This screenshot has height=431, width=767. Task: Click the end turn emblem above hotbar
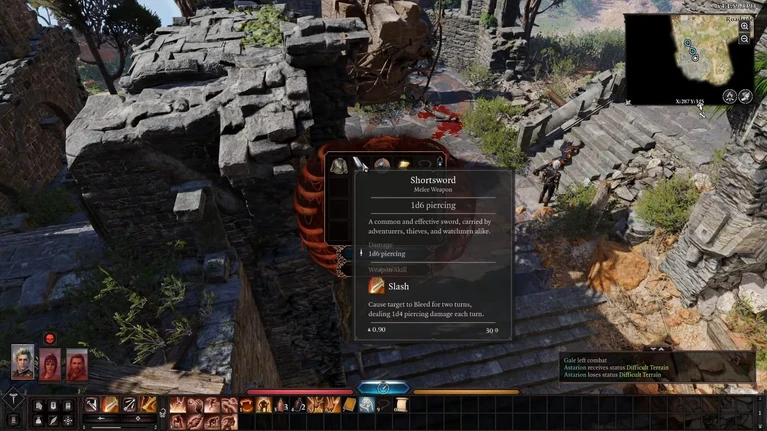coord(383,388)
